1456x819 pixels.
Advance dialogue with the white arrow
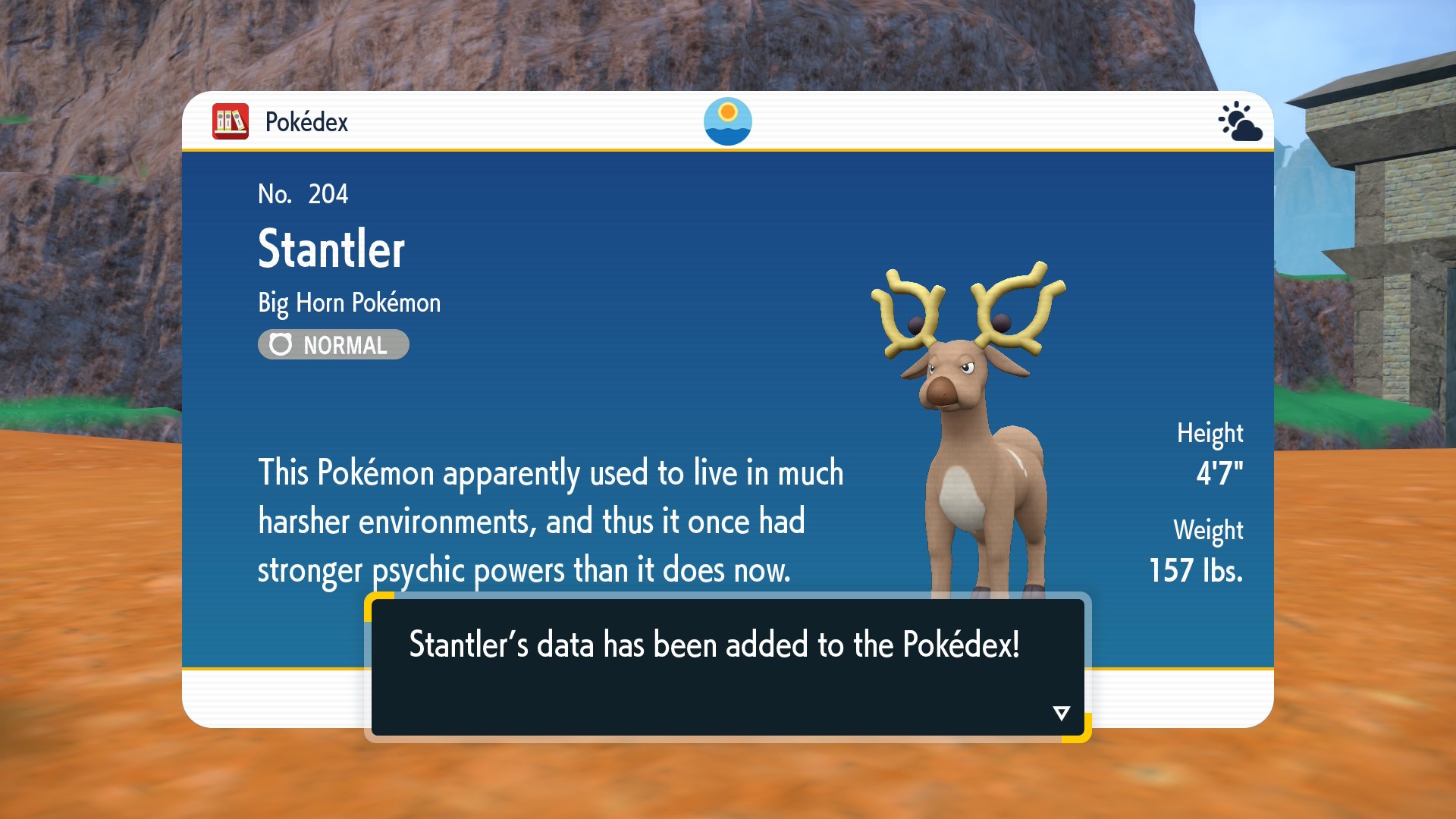(1061, 713)
